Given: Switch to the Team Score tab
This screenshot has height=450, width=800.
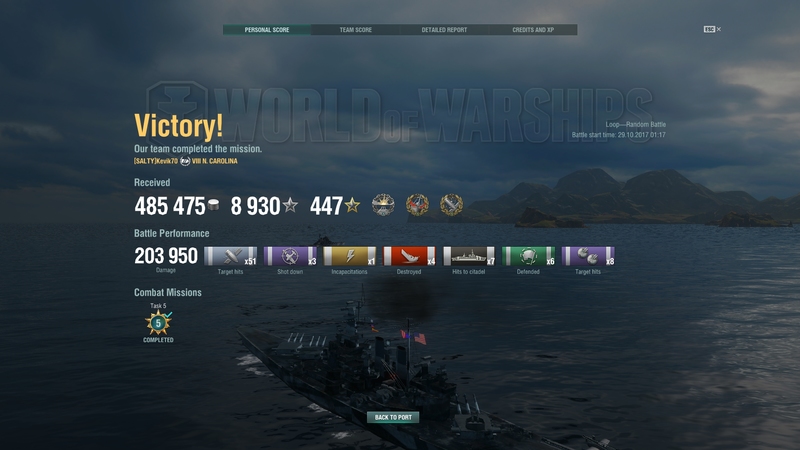Looking at the screenshot, I should [355, 30].
